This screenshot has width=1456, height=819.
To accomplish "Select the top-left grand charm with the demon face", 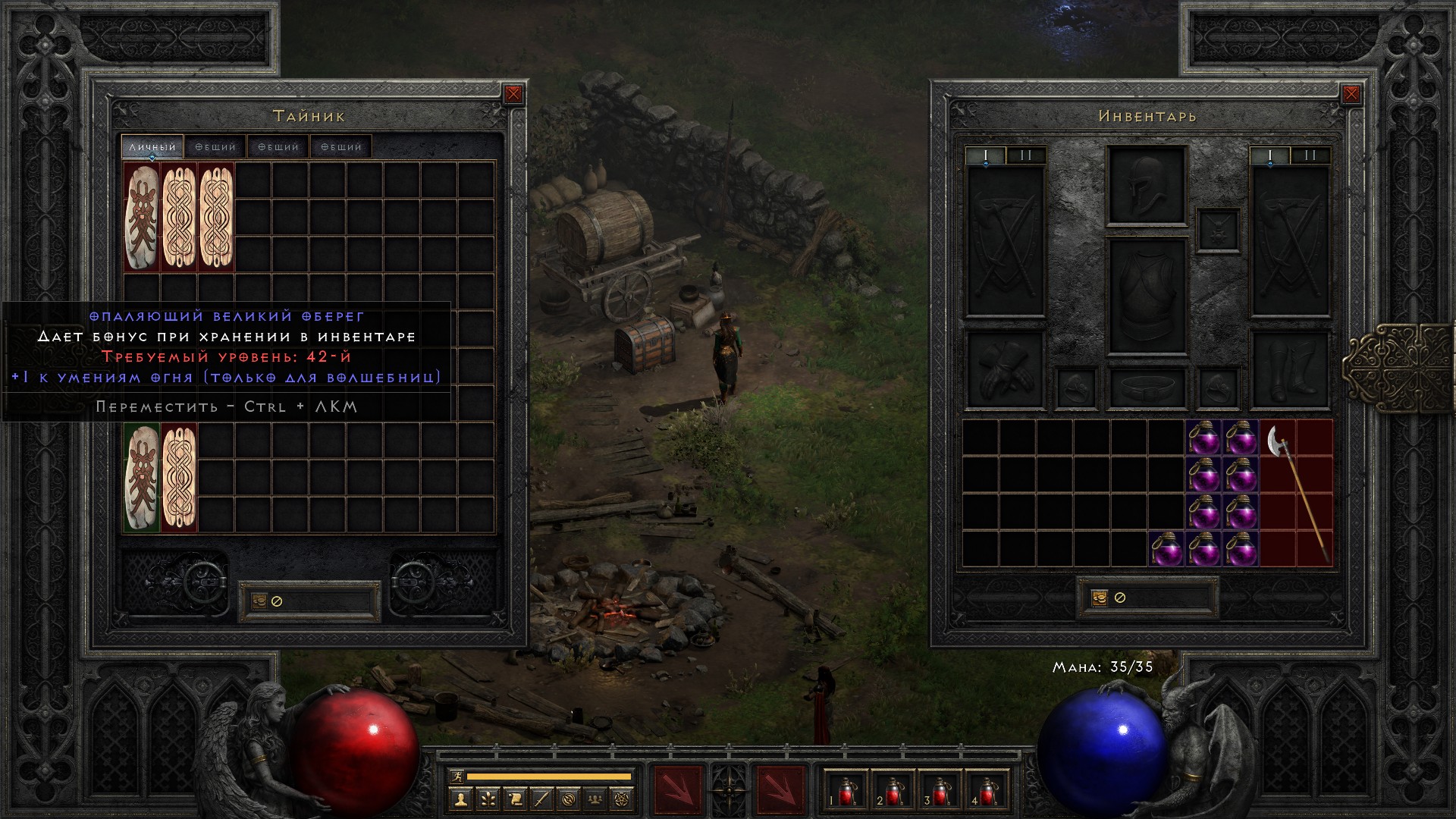I will point(142,217).
